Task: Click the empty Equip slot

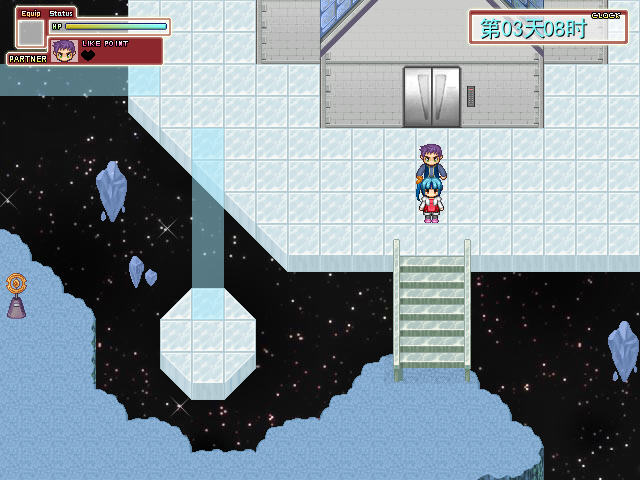Action: 31,34
